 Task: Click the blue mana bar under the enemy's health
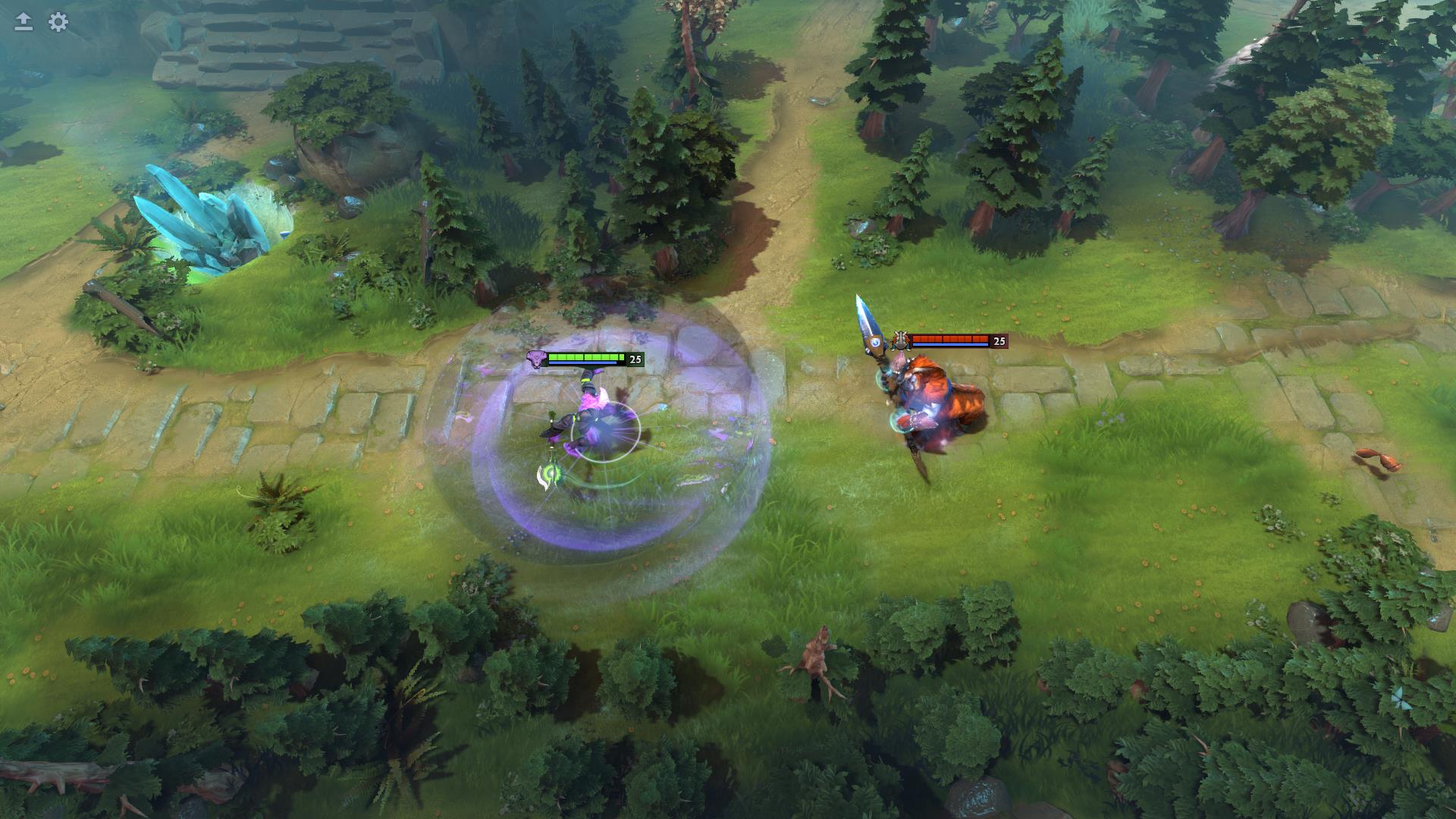tap(949, 346)
